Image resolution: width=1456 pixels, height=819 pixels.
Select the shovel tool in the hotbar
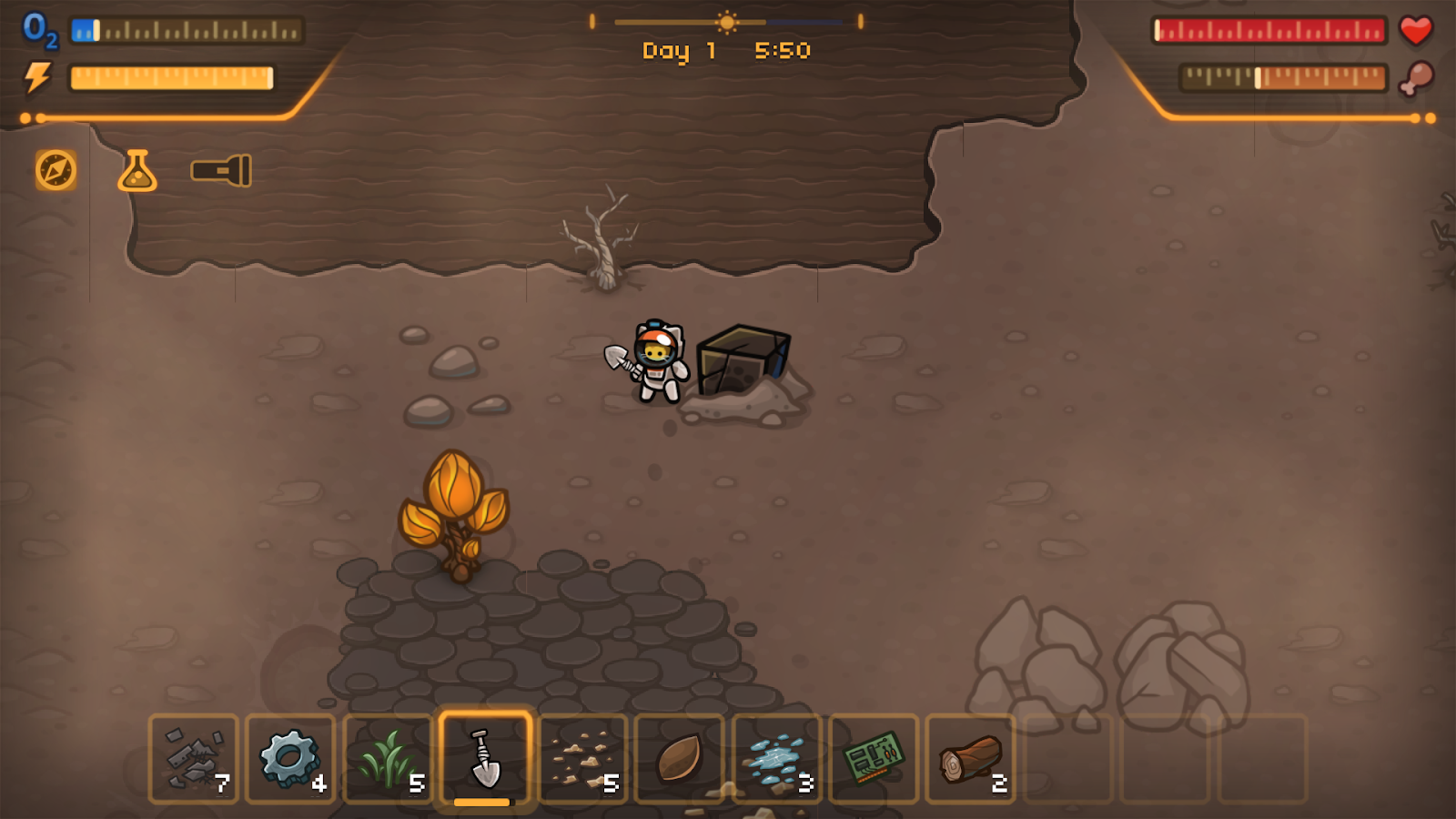483,760
